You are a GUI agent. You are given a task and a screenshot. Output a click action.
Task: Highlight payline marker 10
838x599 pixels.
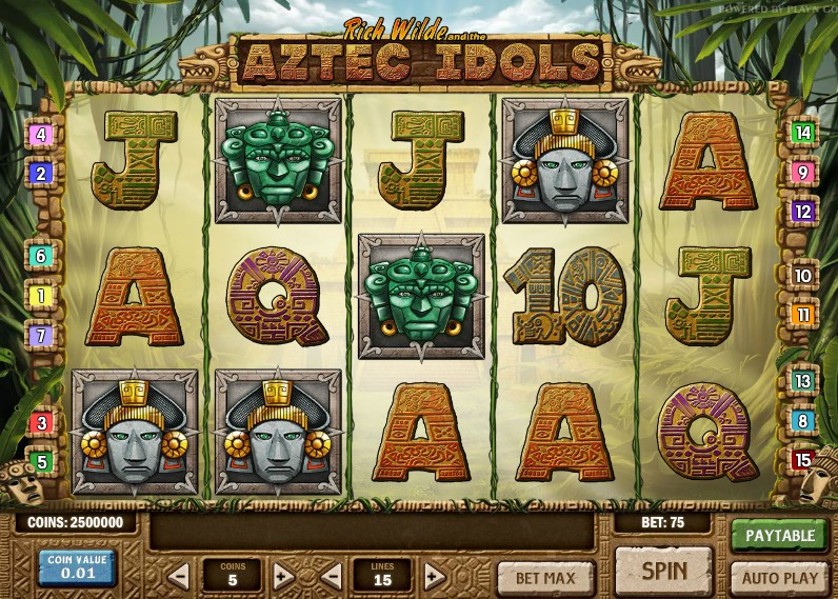pos(802,276)
